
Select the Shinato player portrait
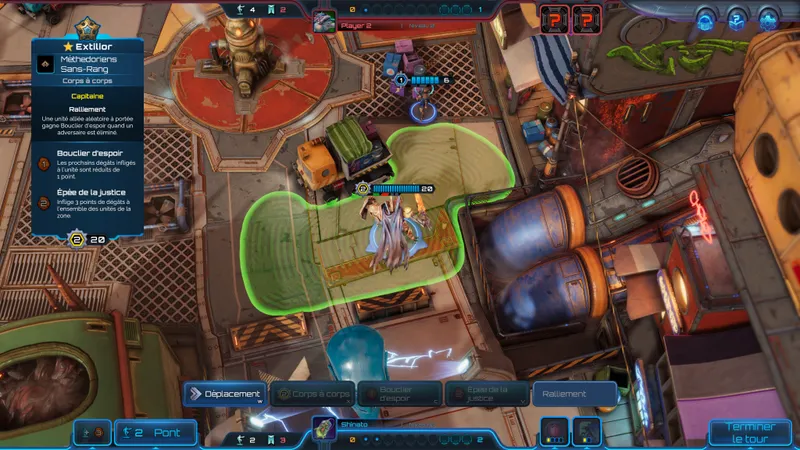click(323, 427)
